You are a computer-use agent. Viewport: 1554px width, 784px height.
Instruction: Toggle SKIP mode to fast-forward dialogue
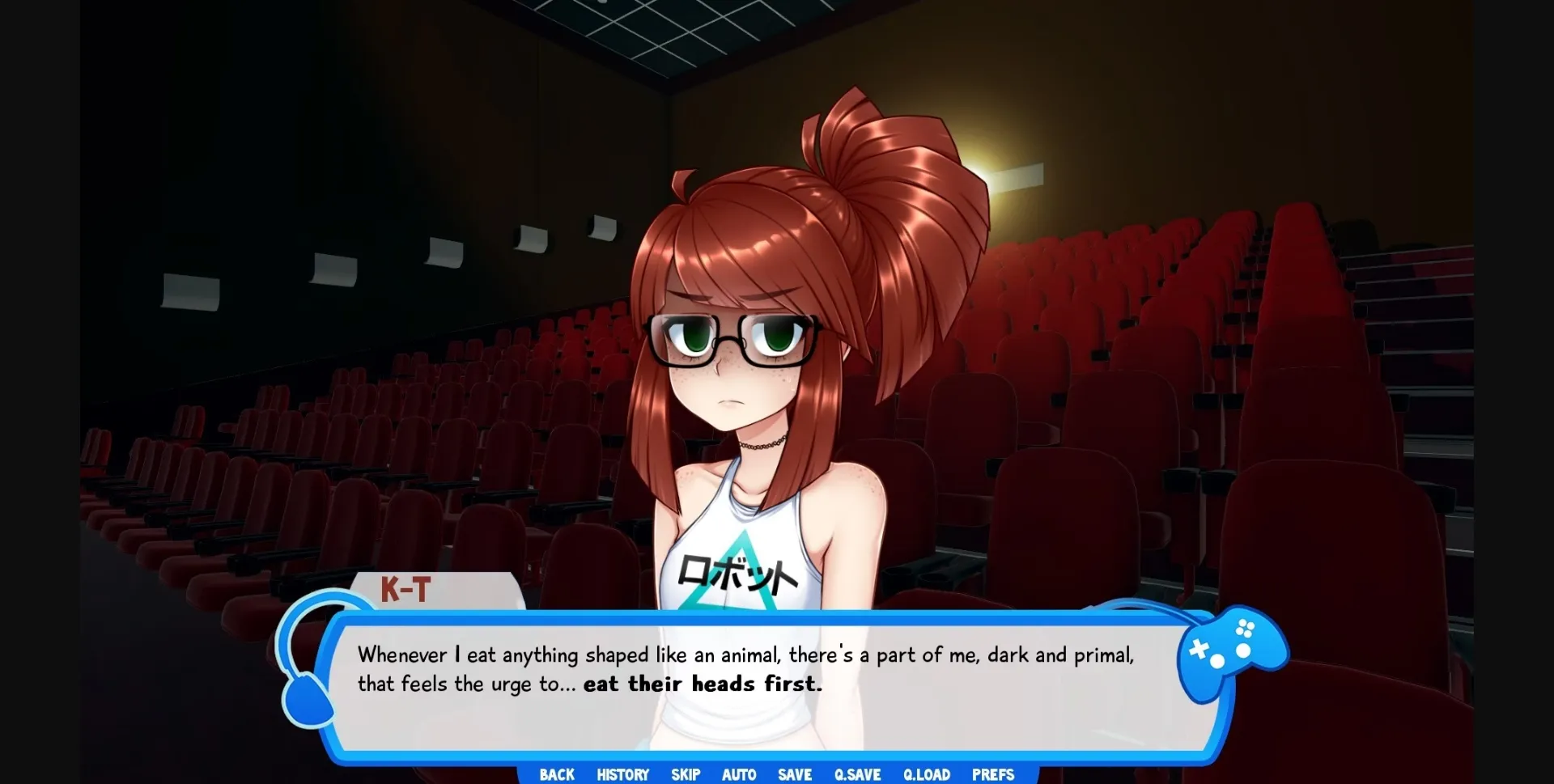click(x=686, y=774)
